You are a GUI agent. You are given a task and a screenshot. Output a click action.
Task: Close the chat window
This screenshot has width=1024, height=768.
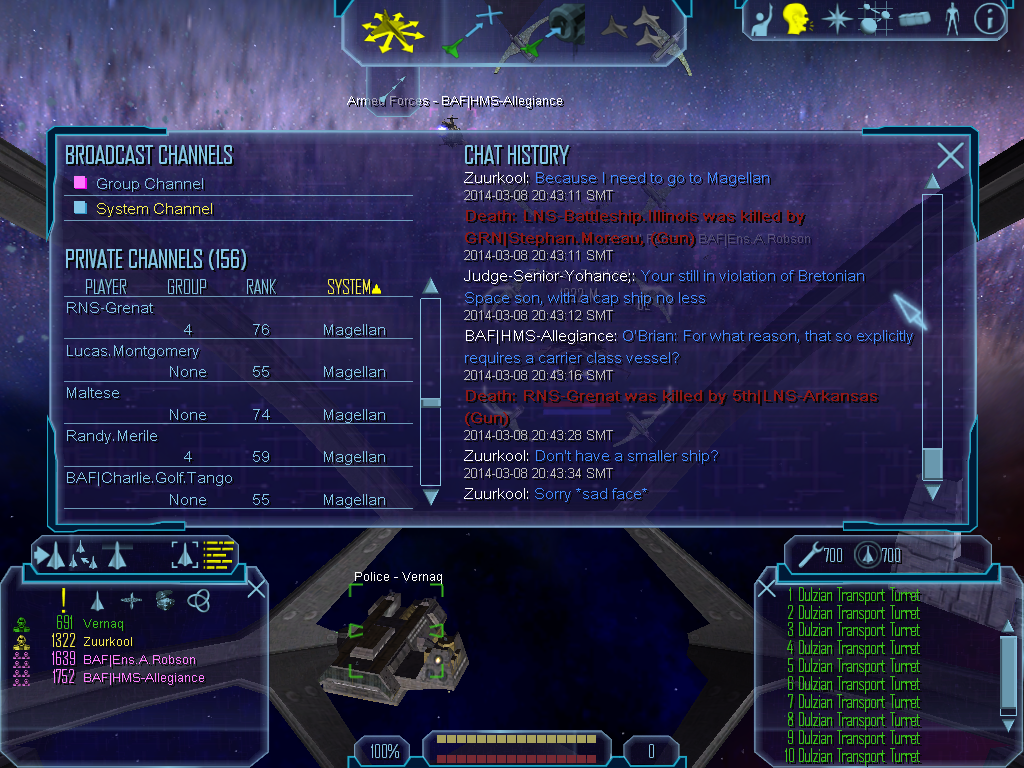[950, 155]
